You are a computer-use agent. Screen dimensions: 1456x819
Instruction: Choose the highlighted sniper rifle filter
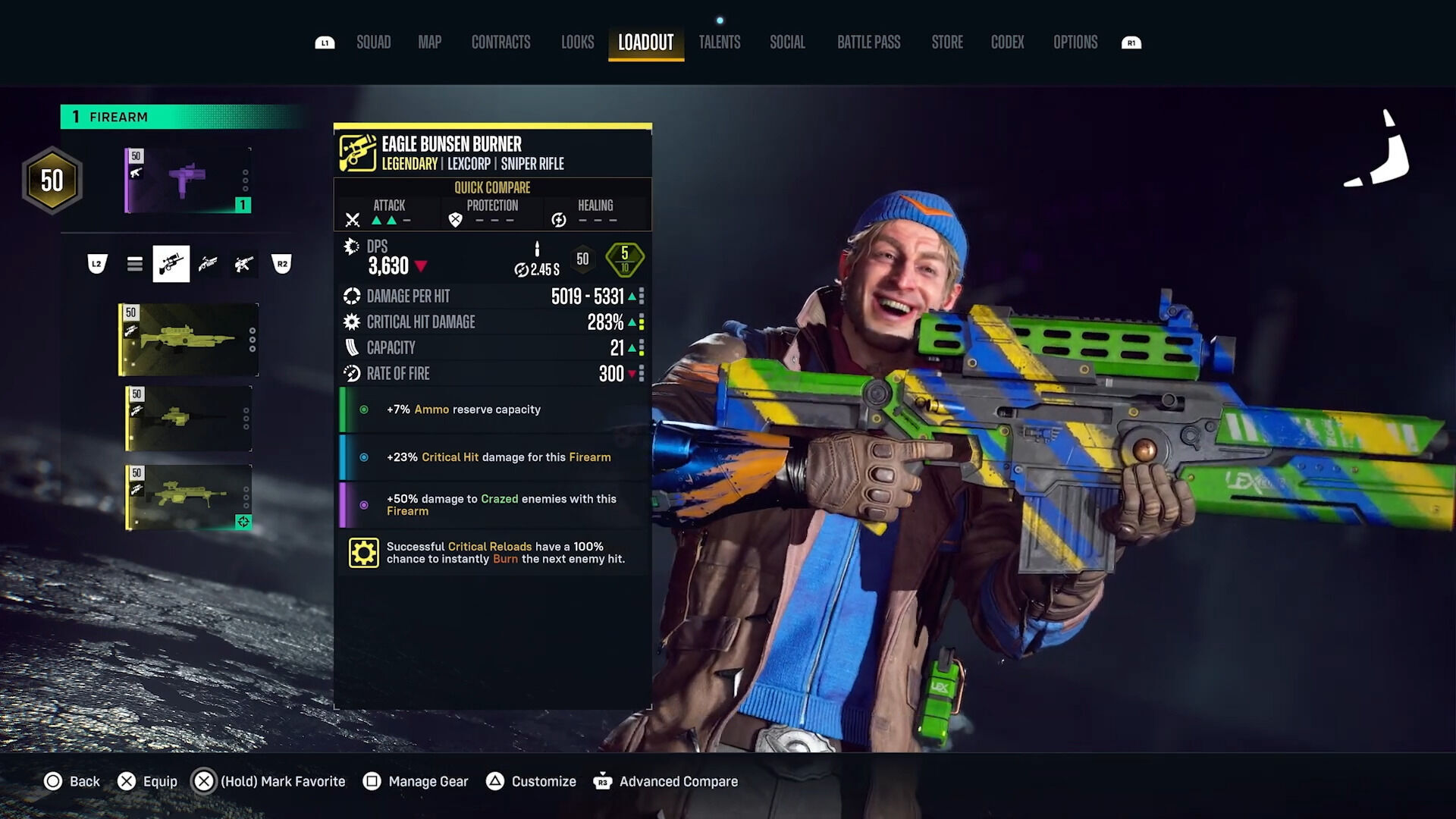coord(171,264)
